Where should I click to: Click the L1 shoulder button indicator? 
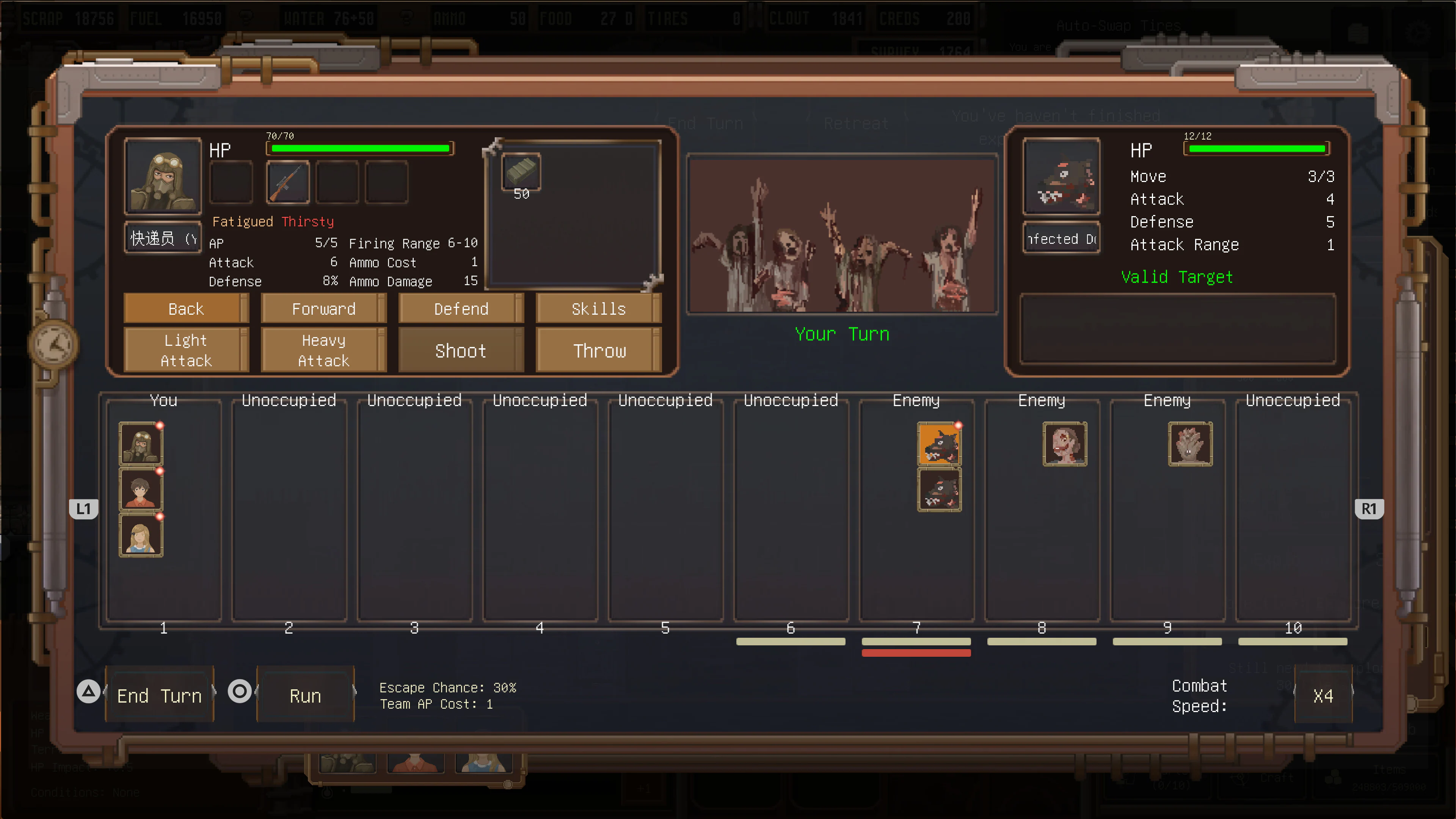tap(84, 509)
